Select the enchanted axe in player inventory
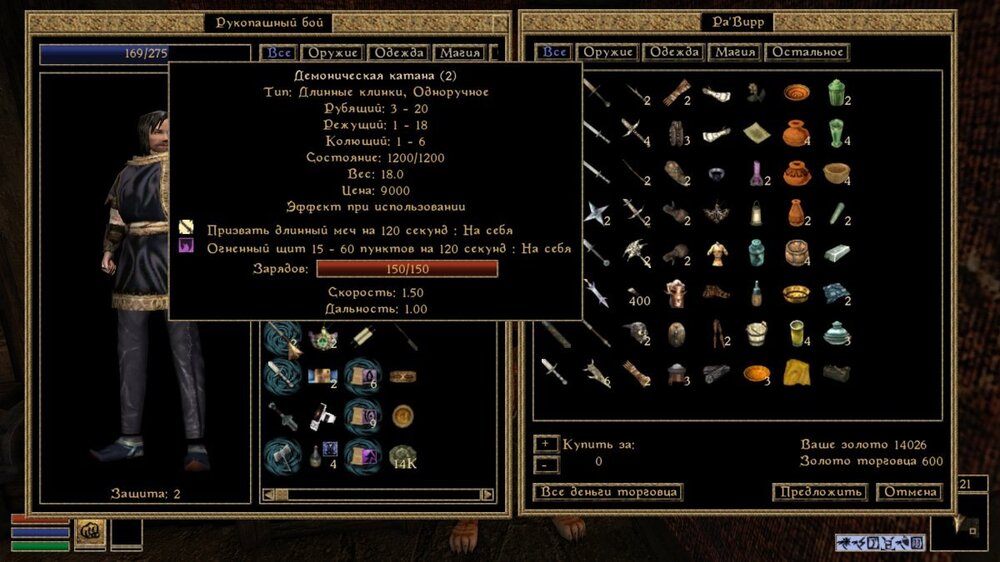Image resolution: width=1000 pixels, height=562 pixels. coord(280,456)
